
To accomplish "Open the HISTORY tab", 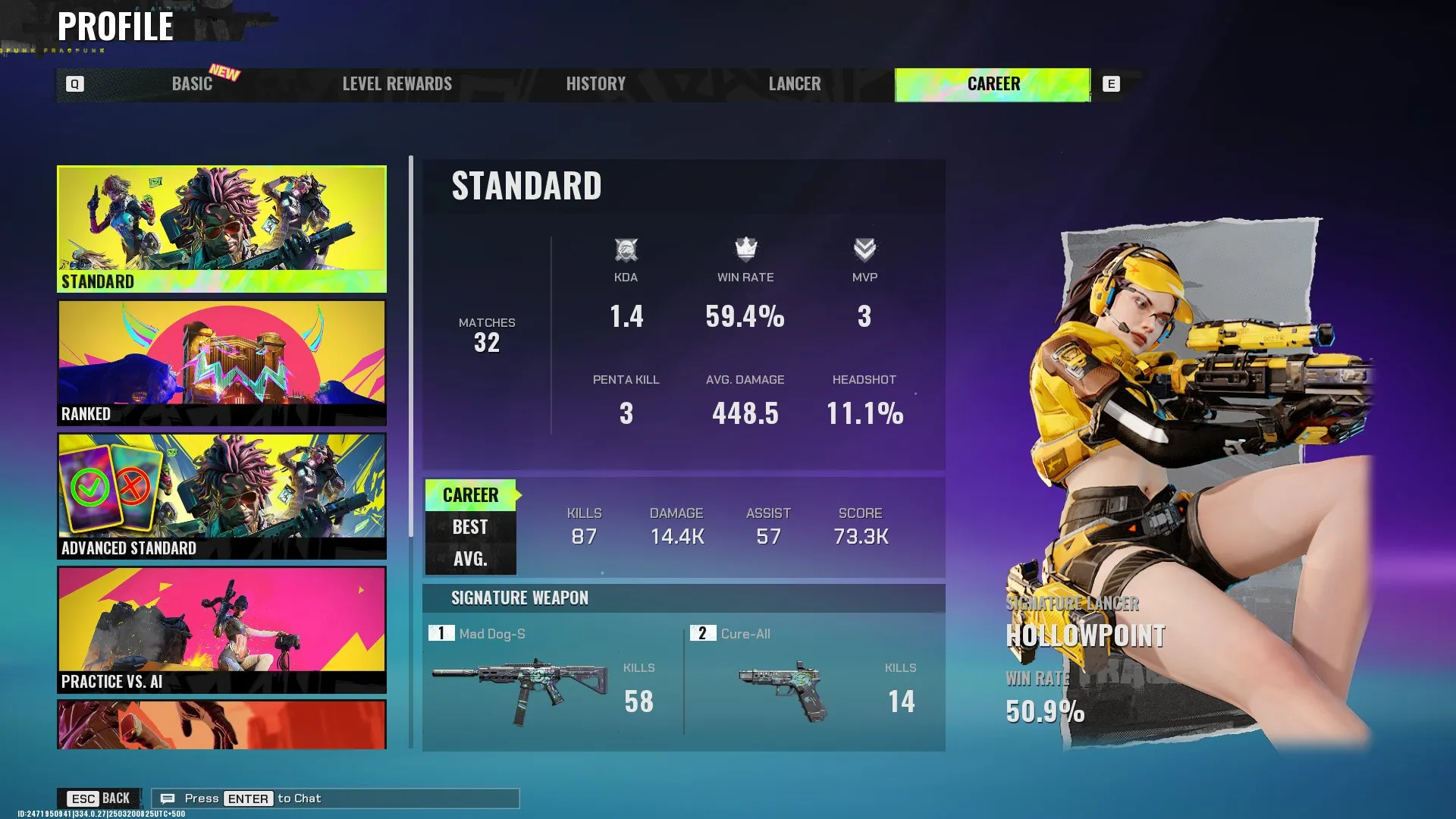I will (595, 84).
